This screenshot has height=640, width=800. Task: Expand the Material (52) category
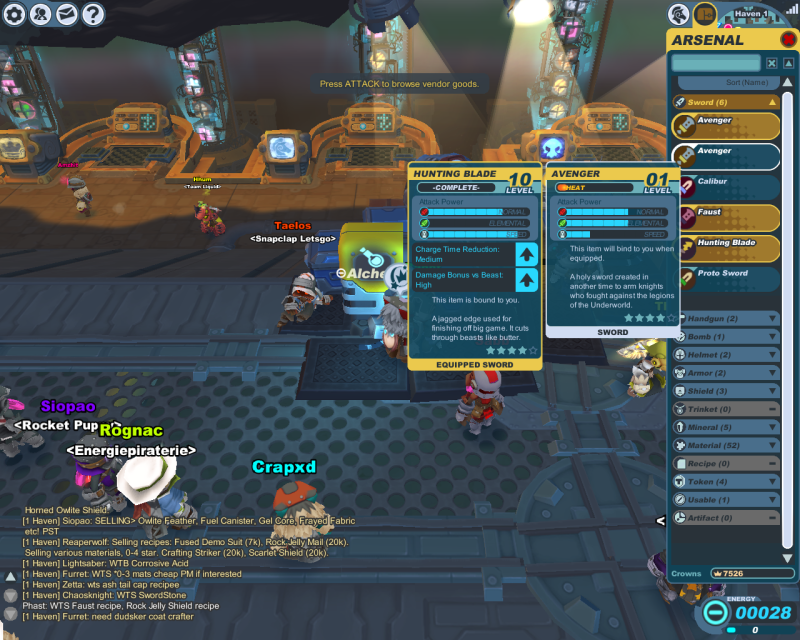[725, 445]
